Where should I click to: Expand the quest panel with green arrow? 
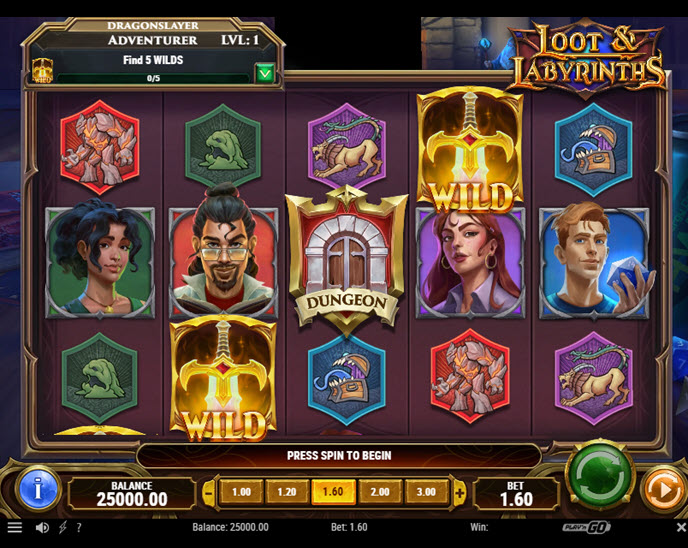pos(264,72)
